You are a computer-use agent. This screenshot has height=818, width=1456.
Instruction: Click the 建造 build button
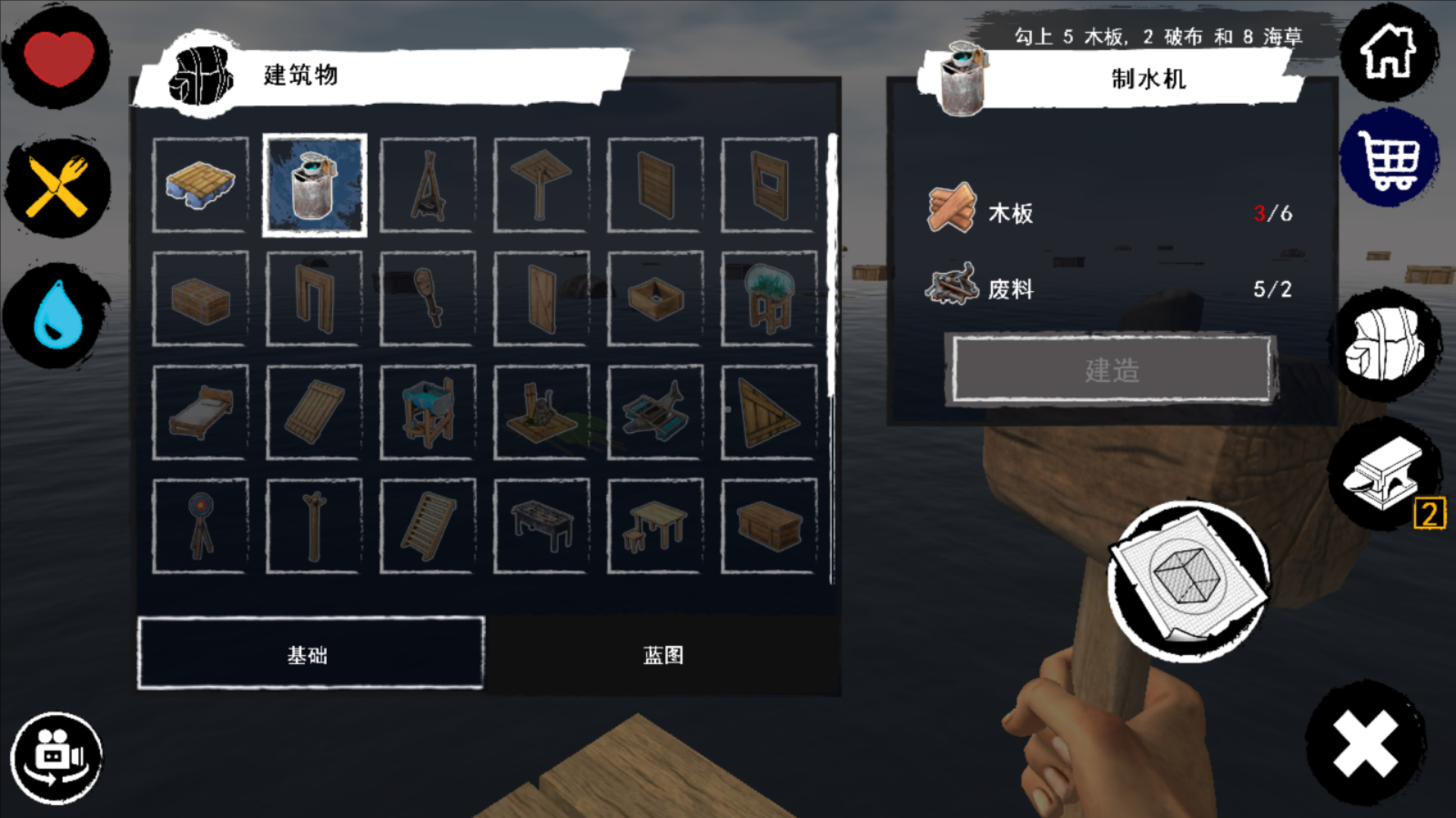click(x=1112, y=370)
